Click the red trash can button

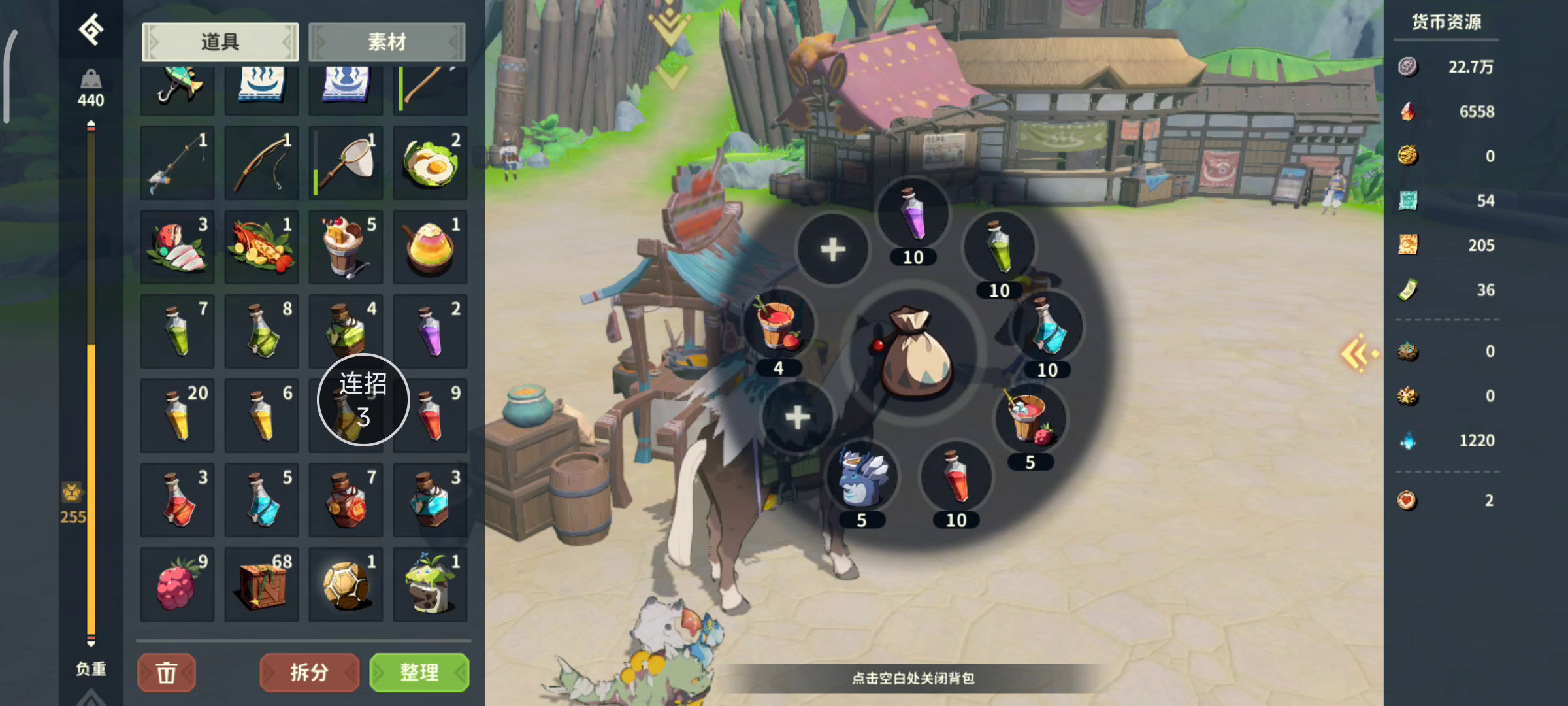coord(167,672)
